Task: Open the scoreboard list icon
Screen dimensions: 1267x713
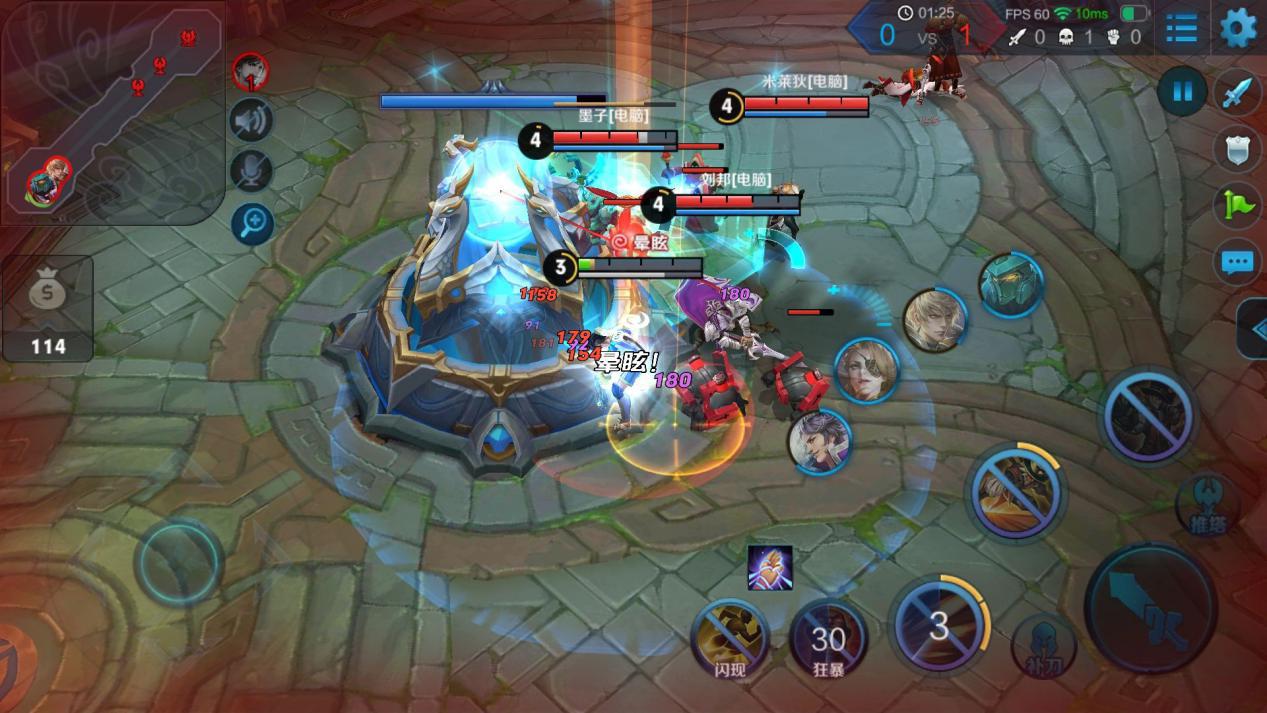Action: point(1181,28)
